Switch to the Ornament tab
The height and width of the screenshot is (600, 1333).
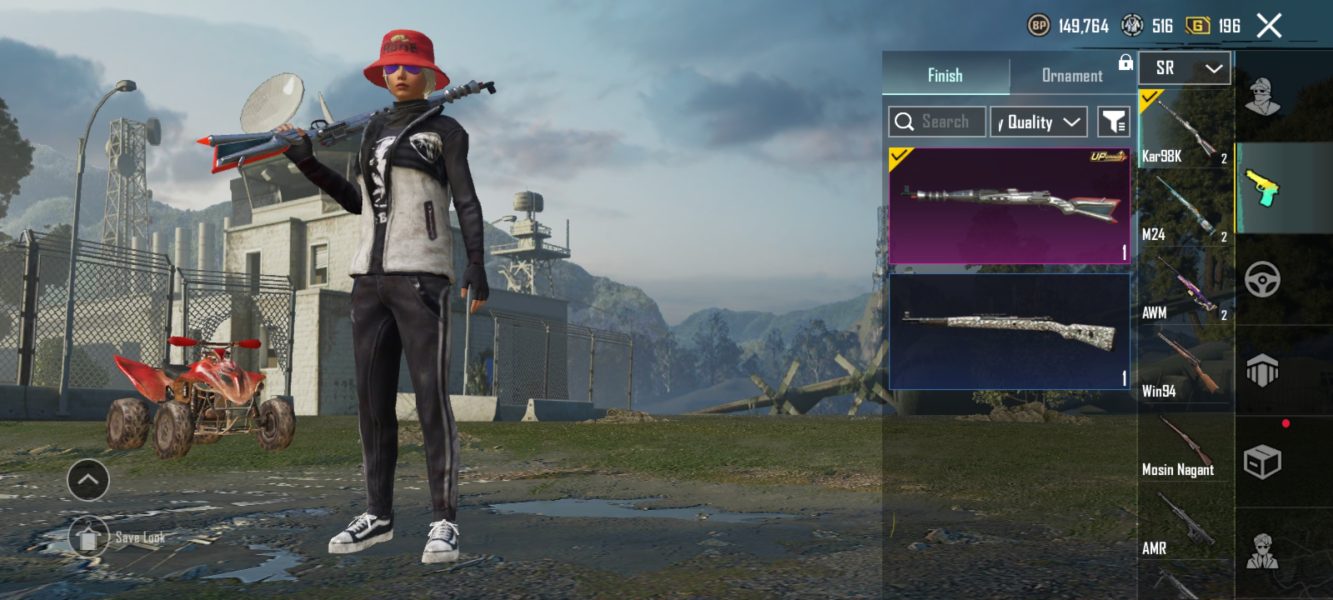pyautogui.click(x=1072, y=75)
